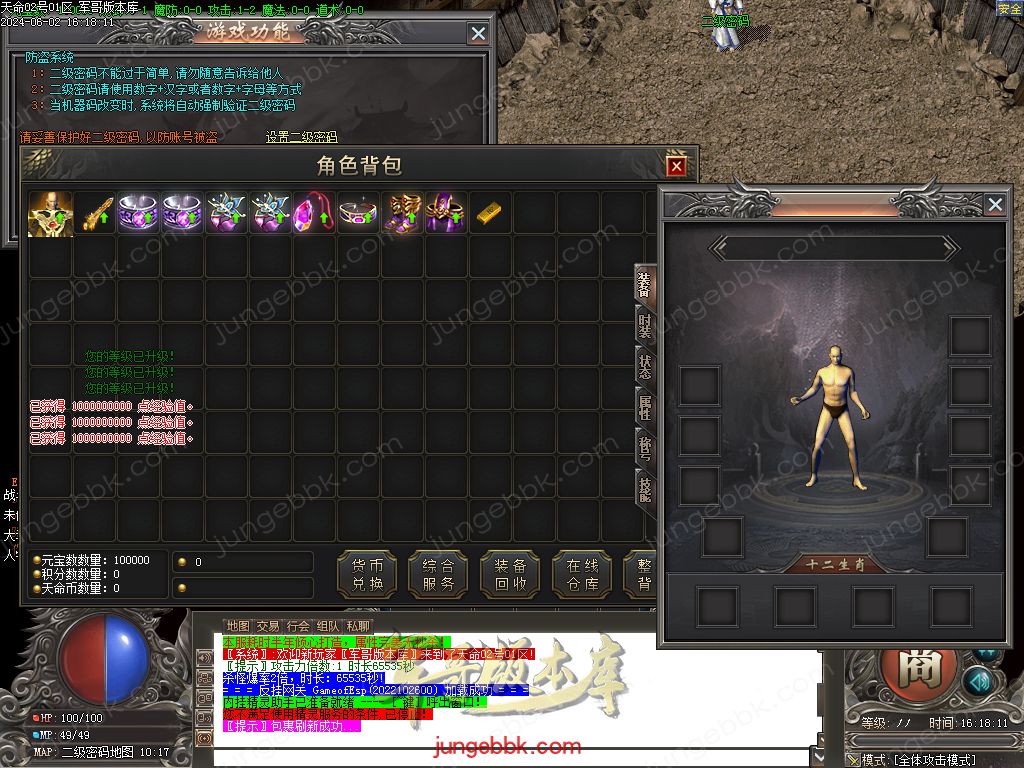Image resolution: width=1024 pixels, height=768 pixels.
Task: Click the 设置二级密码 link
Action: point(301,138)
